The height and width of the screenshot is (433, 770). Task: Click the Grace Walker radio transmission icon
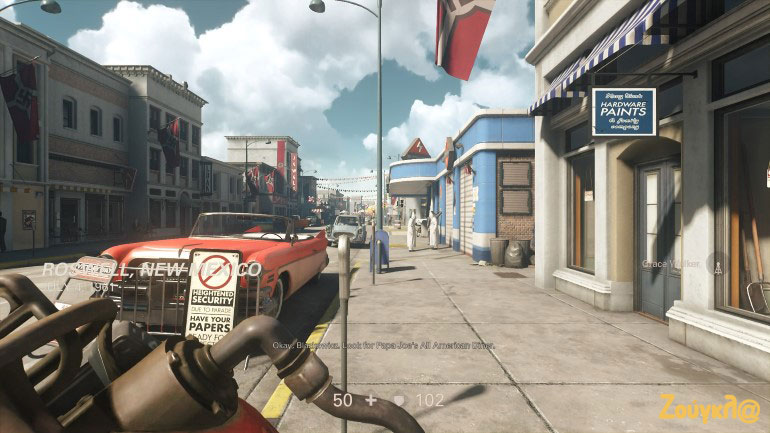(716, 264)
